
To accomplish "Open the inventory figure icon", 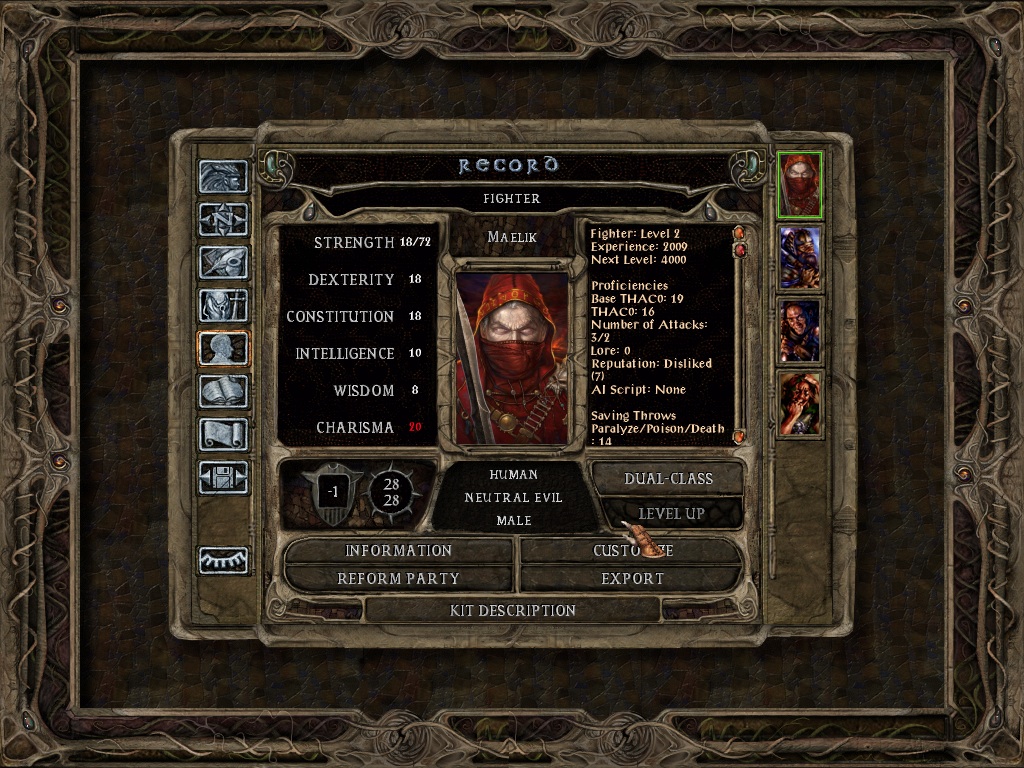I will point(223,305).
